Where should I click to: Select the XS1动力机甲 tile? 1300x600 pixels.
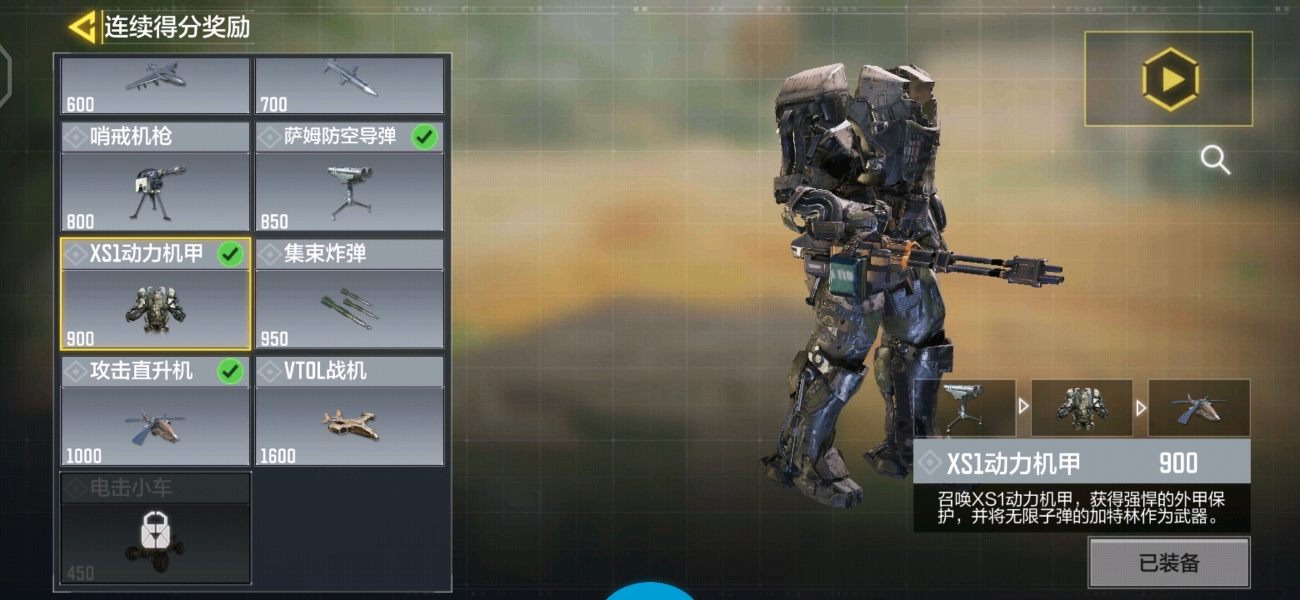coord(155,295)
